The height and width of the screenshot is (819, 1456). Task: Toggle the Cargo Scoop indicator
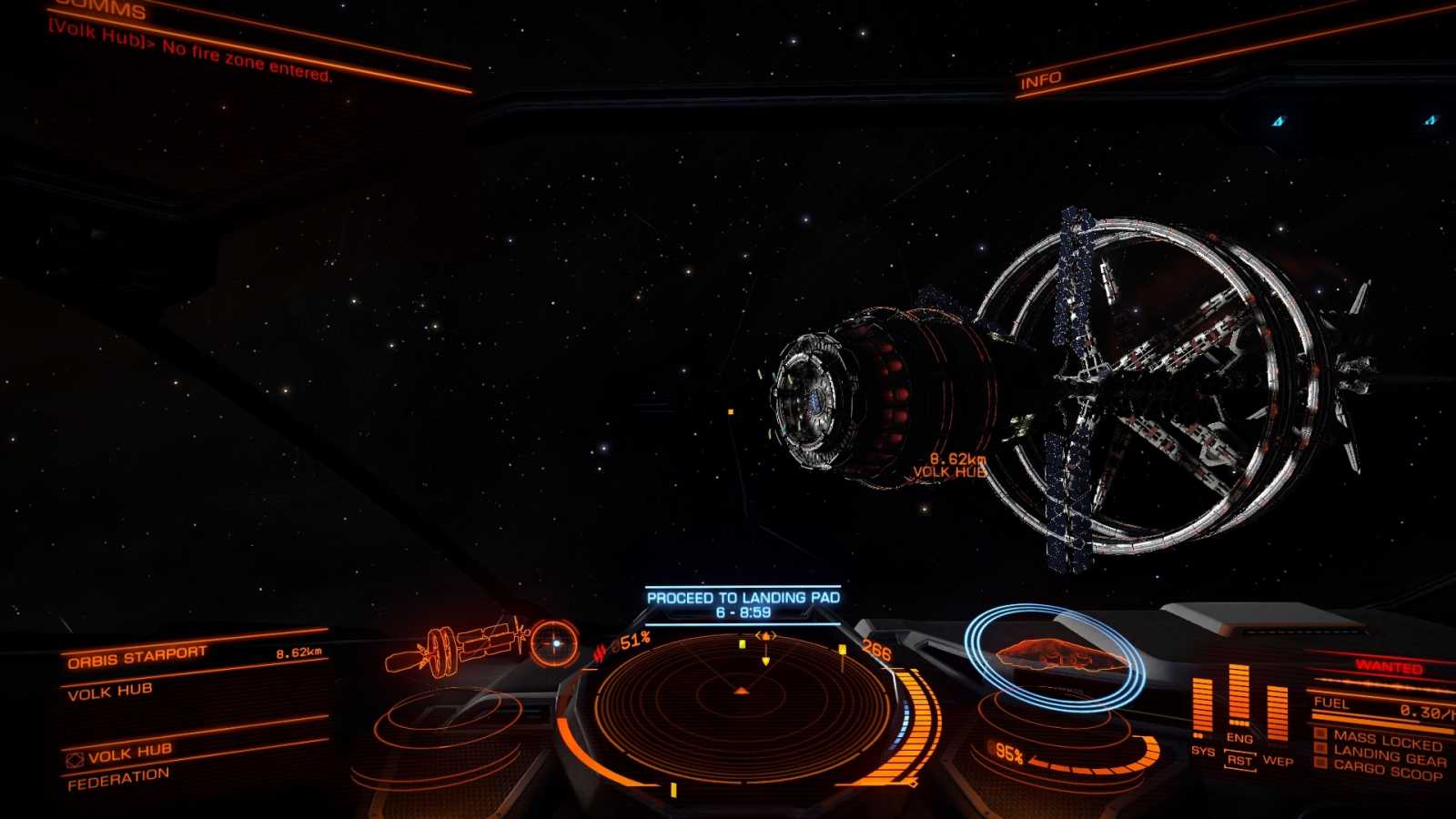[1387, 772]
